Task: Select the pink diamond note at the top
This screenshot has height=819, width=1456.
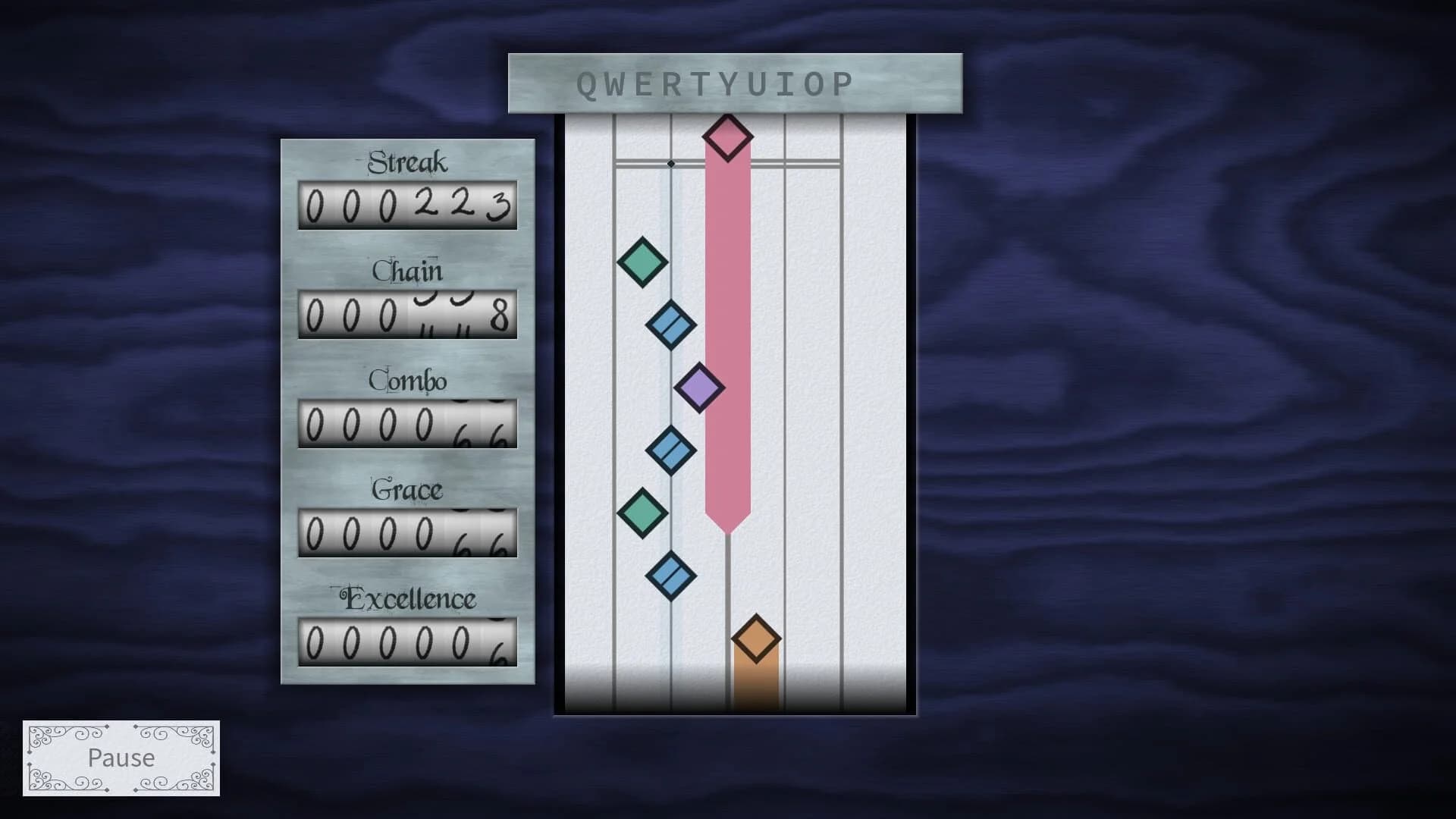Action: 727,136
